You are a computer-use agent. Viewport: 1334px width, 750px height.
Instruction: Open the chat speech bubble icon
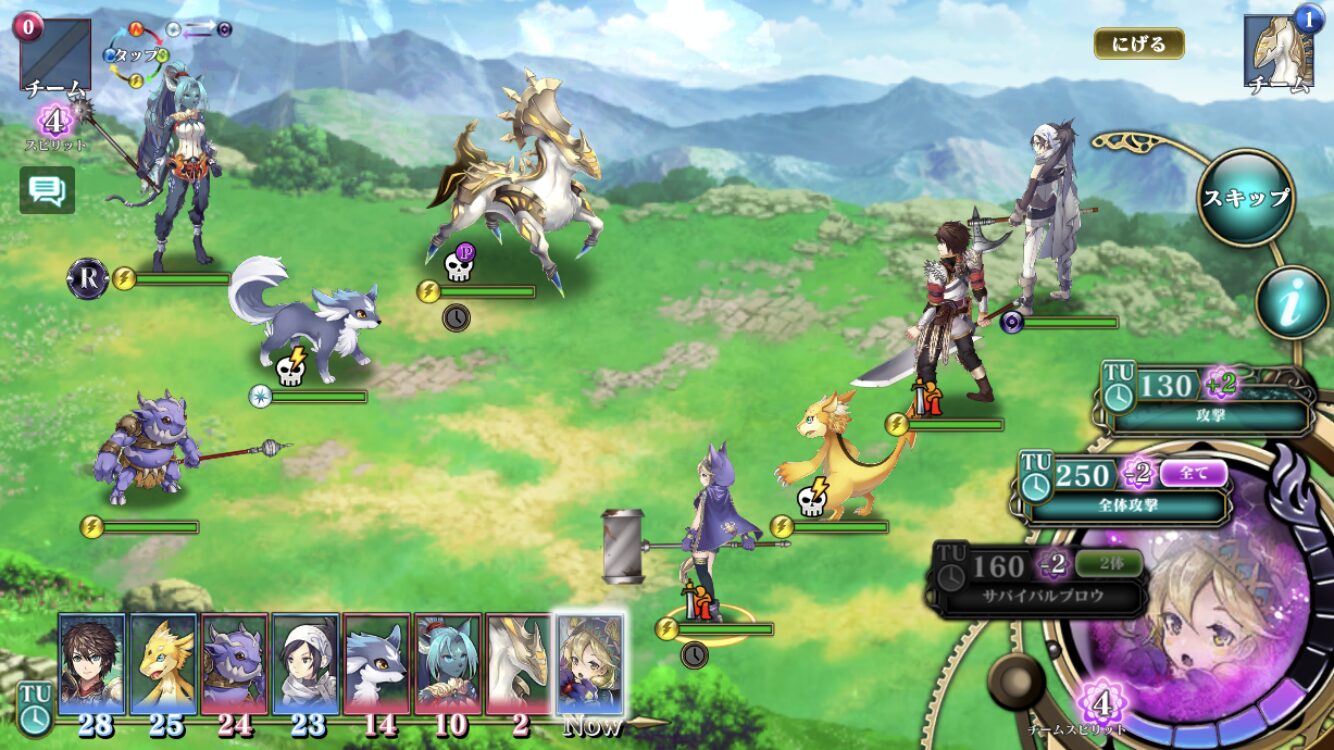click(x=47, y=189)
